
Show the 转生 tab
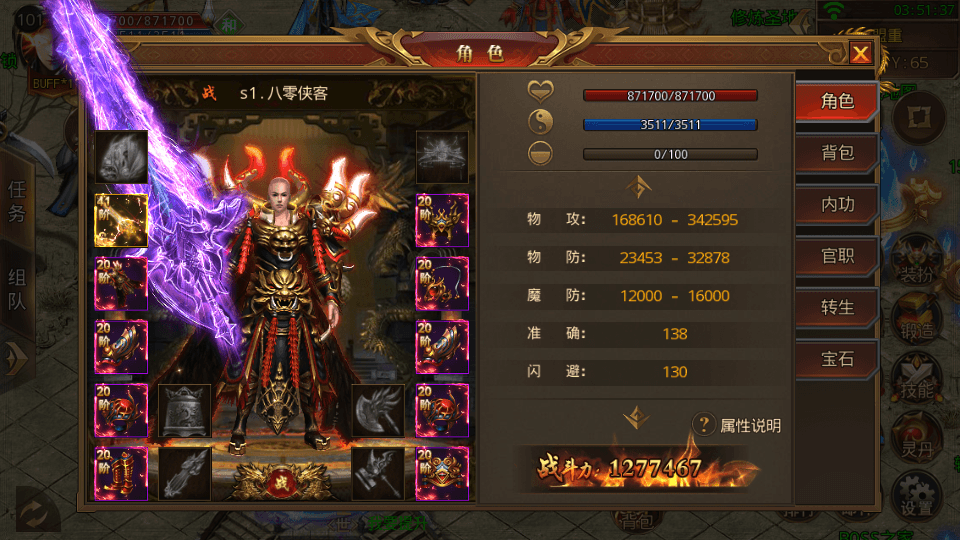click(x=837, y=307)
